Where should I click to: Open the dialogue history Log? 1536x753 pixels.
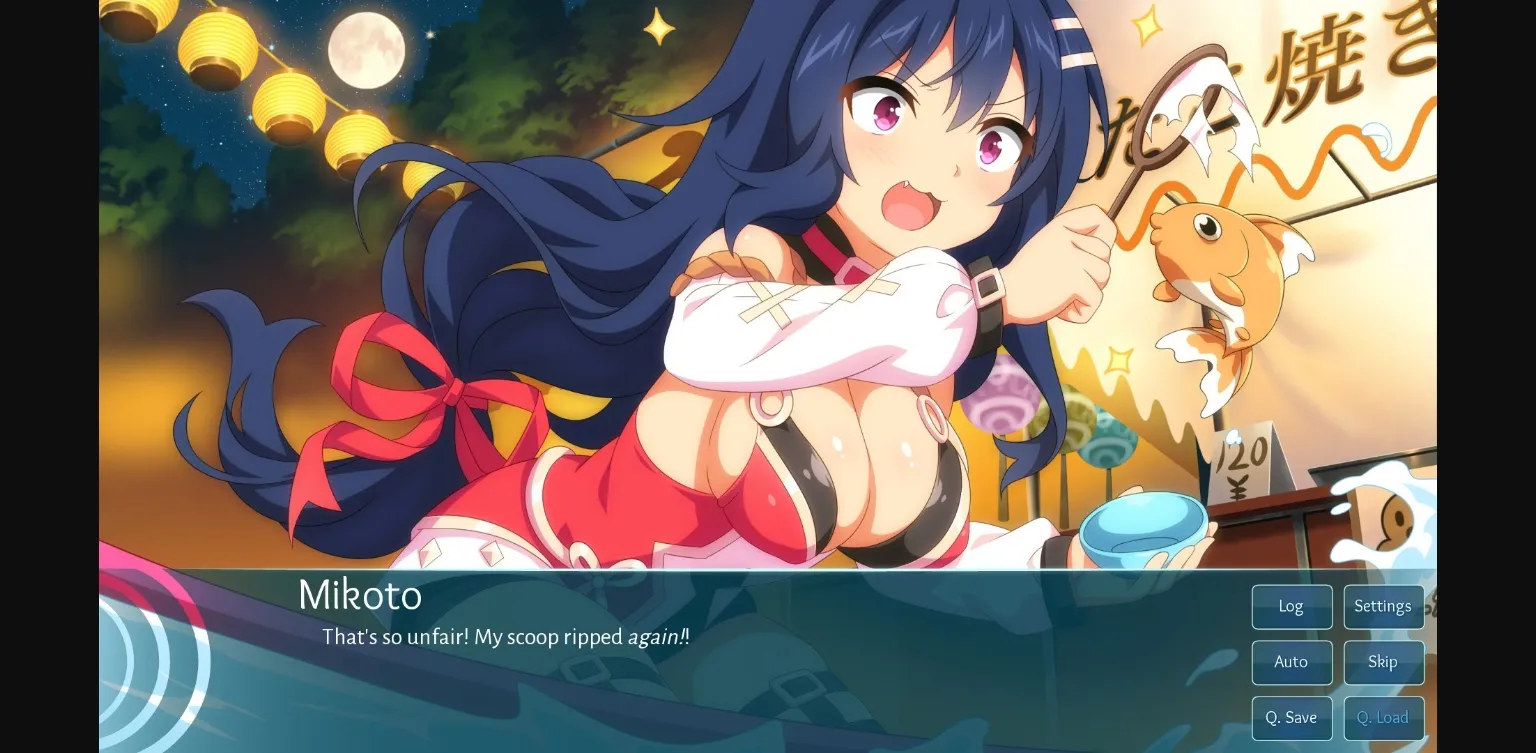pos(1291,606)
